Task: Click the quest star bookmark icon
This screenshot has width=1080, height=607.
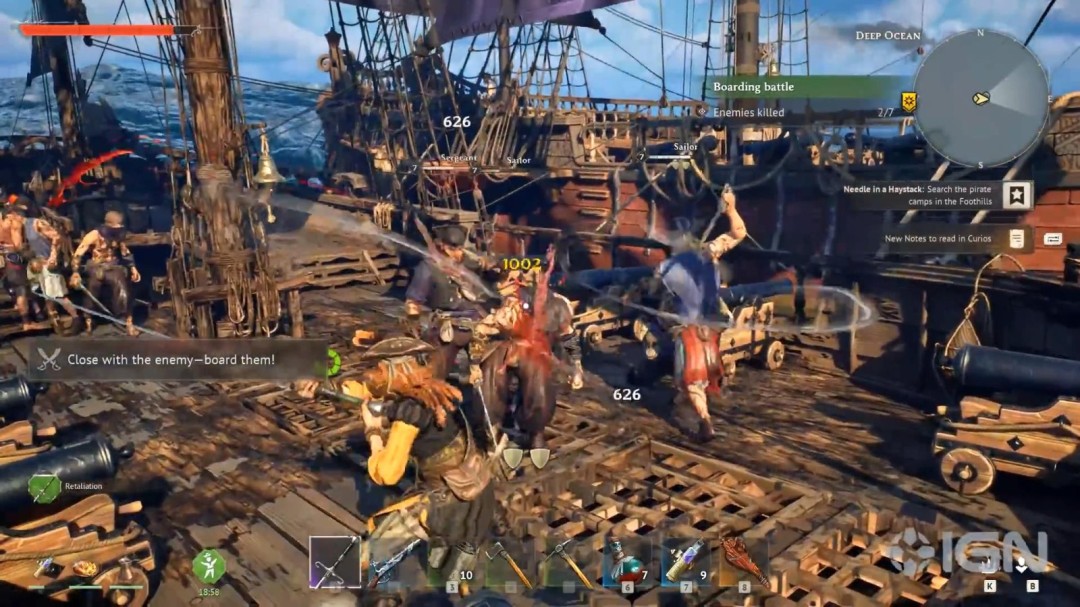Action: 1017,195
